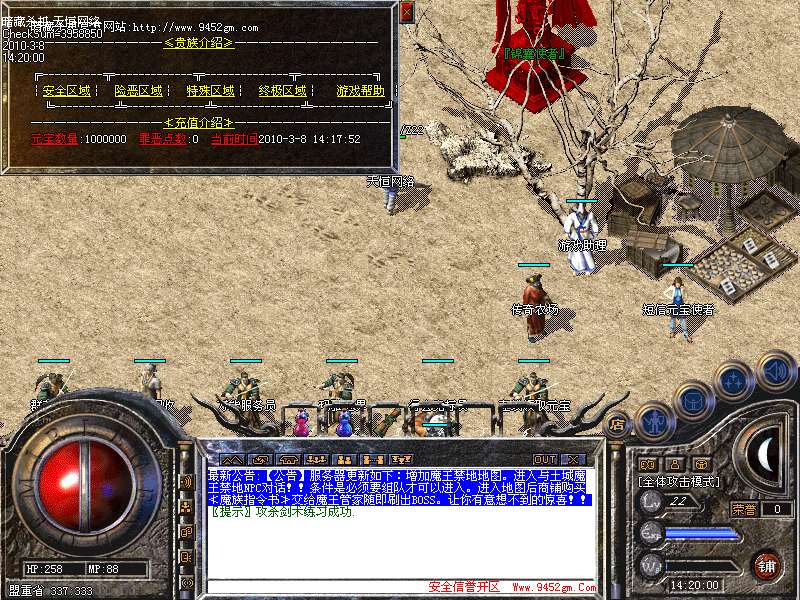Toggle the sound speaker button
Screen dimensions: 800x600
click(x=775, y=371)
